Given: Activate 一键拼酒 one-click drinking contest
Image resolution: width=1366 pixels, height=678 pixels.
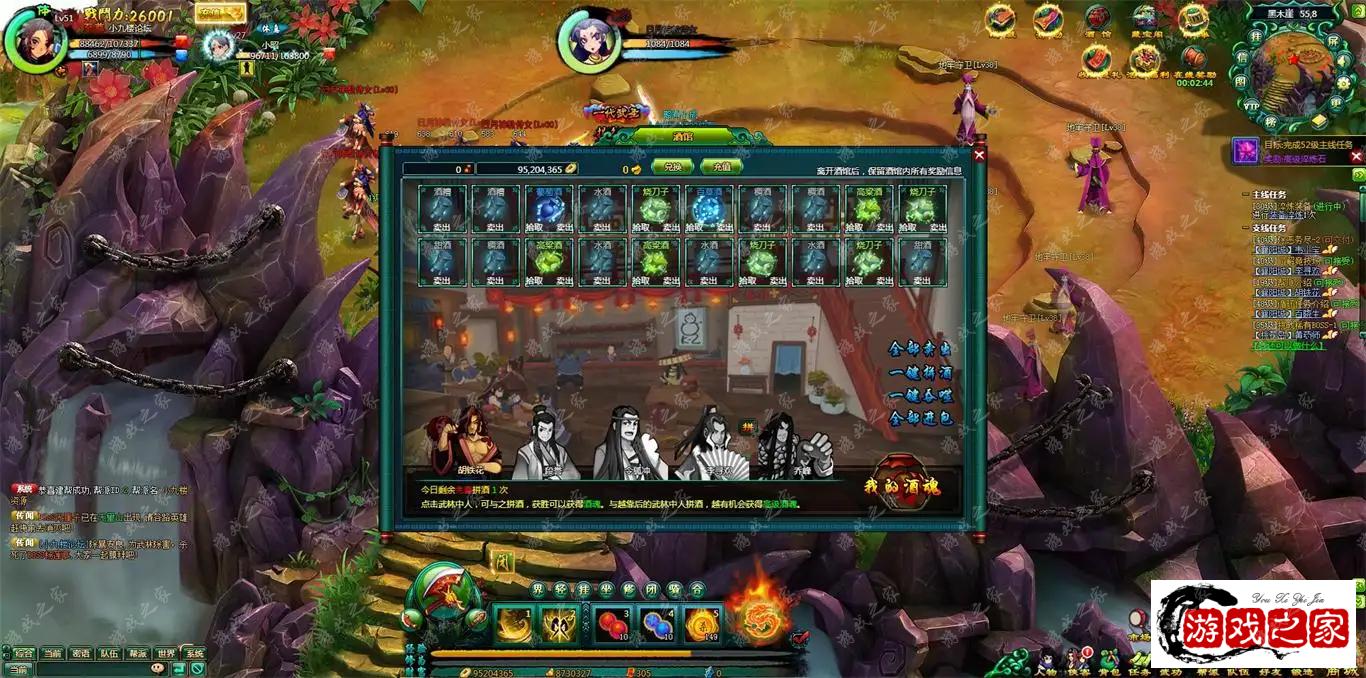Looking at the screenshot, I should tap(920, 372).
